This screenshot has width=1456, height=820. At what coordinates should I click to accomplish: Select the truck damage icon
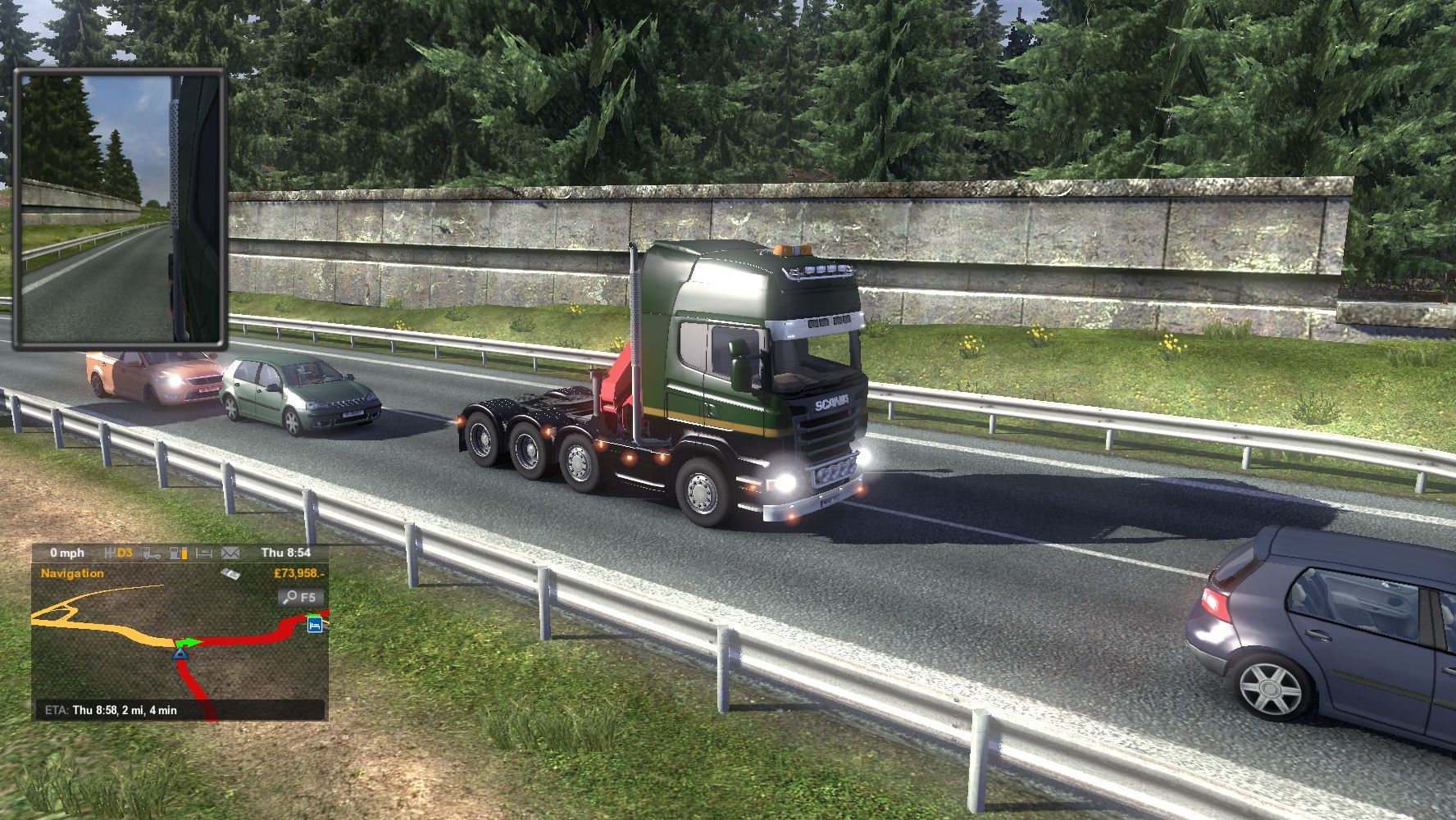(152, 553)
